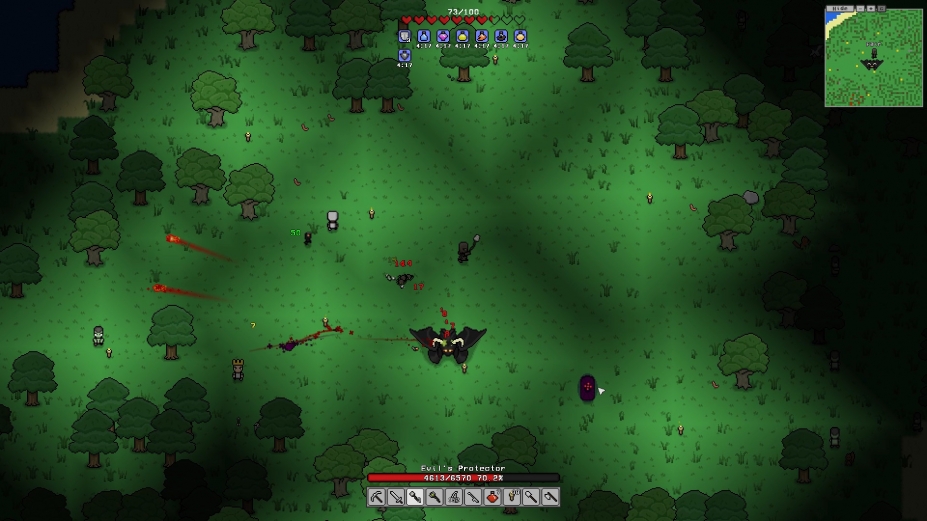
Task: Click the armor buff icon
Action: 404,36
